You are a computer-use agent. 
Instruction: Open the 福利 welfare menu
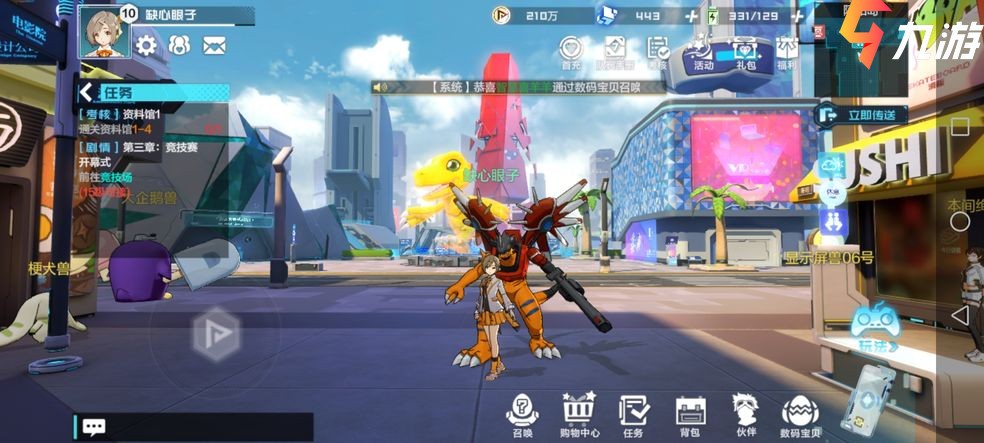[787, 52]
